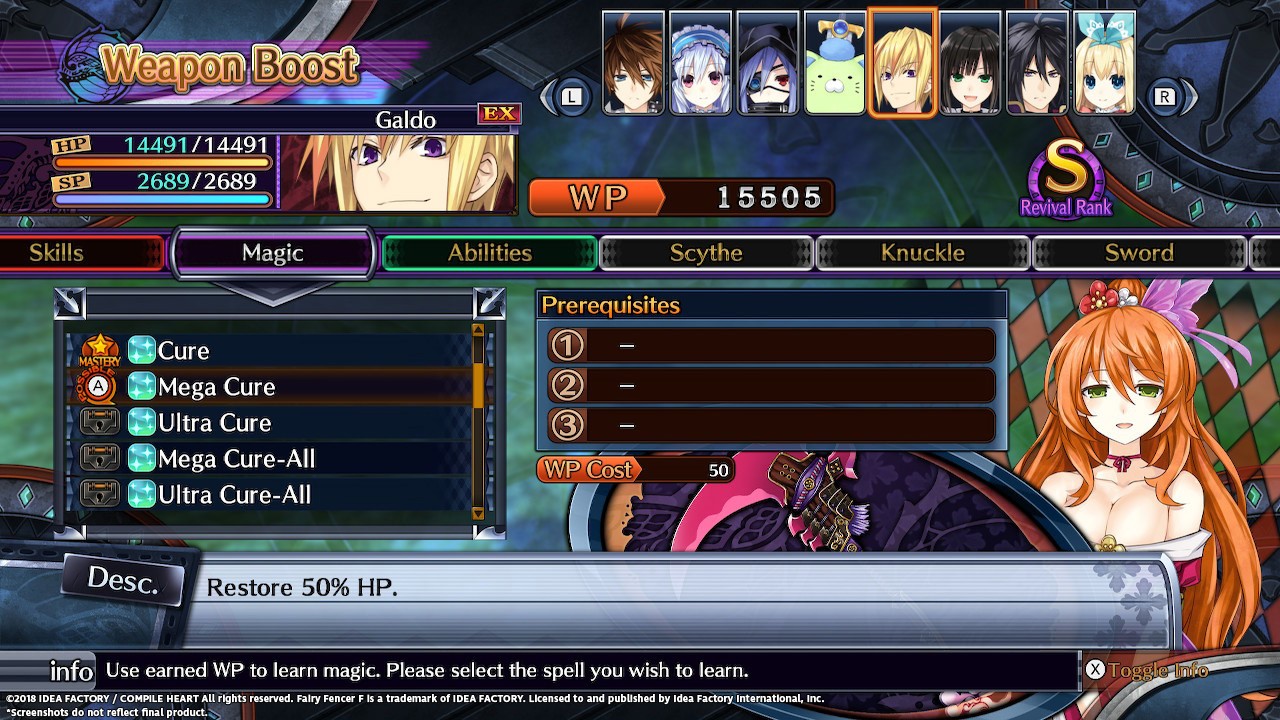Choose Mega Cure in the spell list
This screenshot has height=720, width=1280.
[216, 387]
